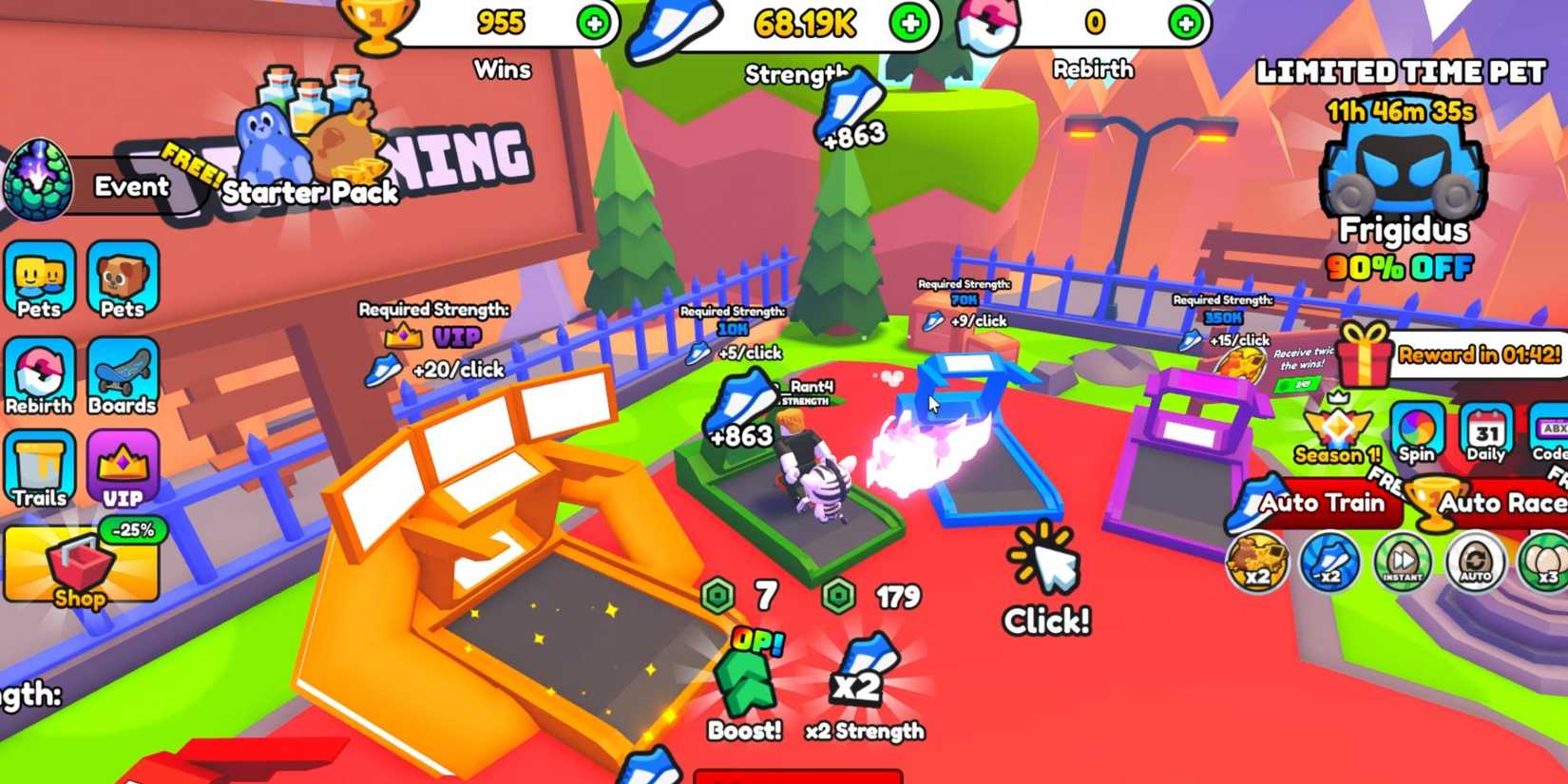This screenshot has width=1568, height=784.
Task: Activate Auto Race
Action: point(1501,504)
